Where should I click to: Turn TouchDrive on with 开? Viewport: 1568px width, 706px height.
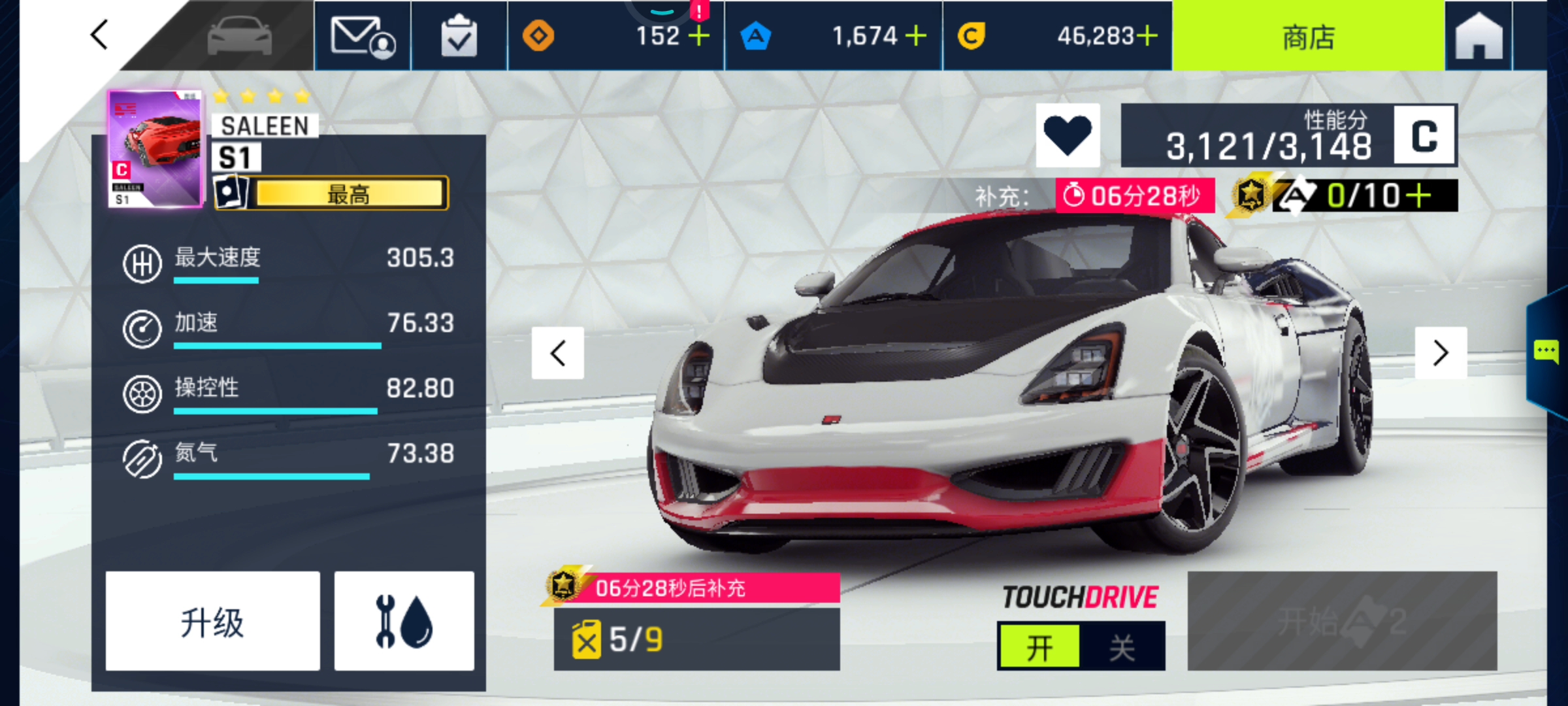pos(1039,647)
